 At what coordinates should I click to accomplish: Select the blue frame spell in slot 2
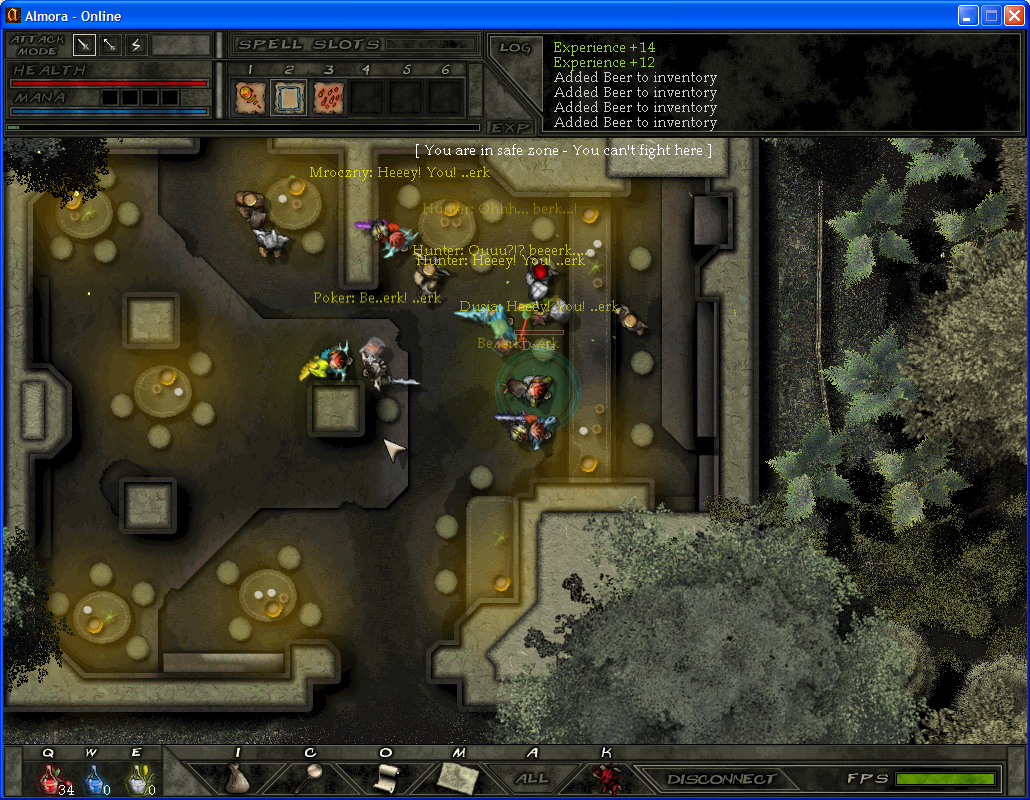(x=289, y=97)
